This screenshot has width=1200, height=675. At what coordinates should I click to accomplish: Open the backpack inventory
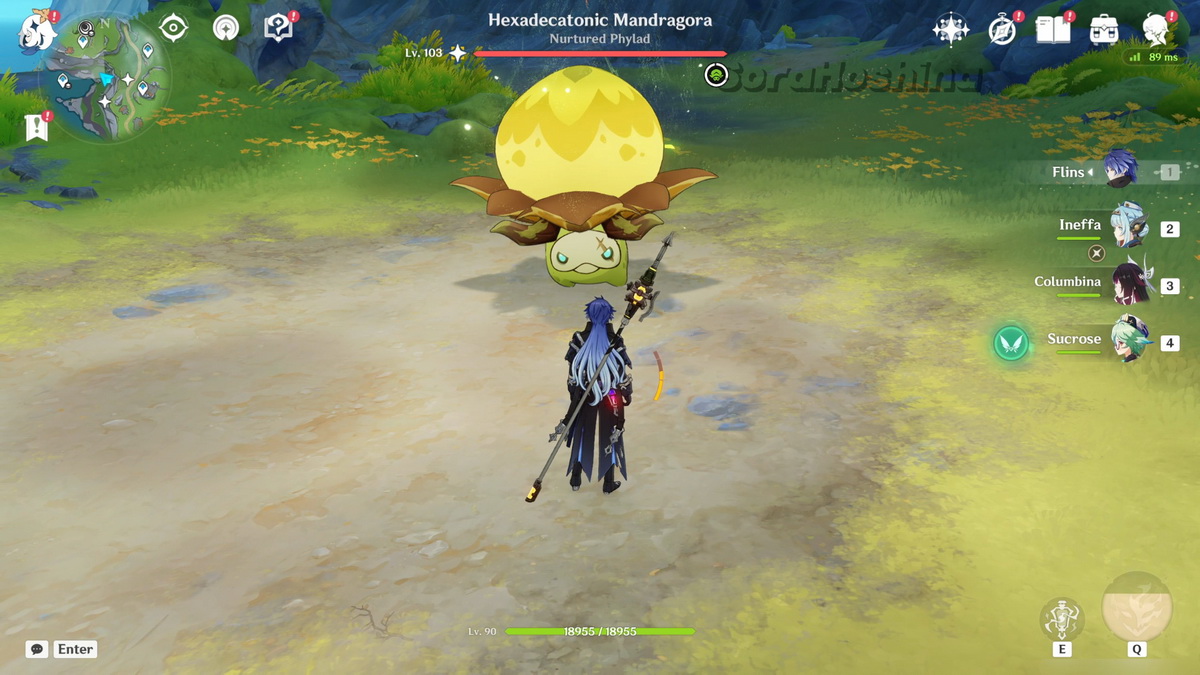pos(1104,30)
